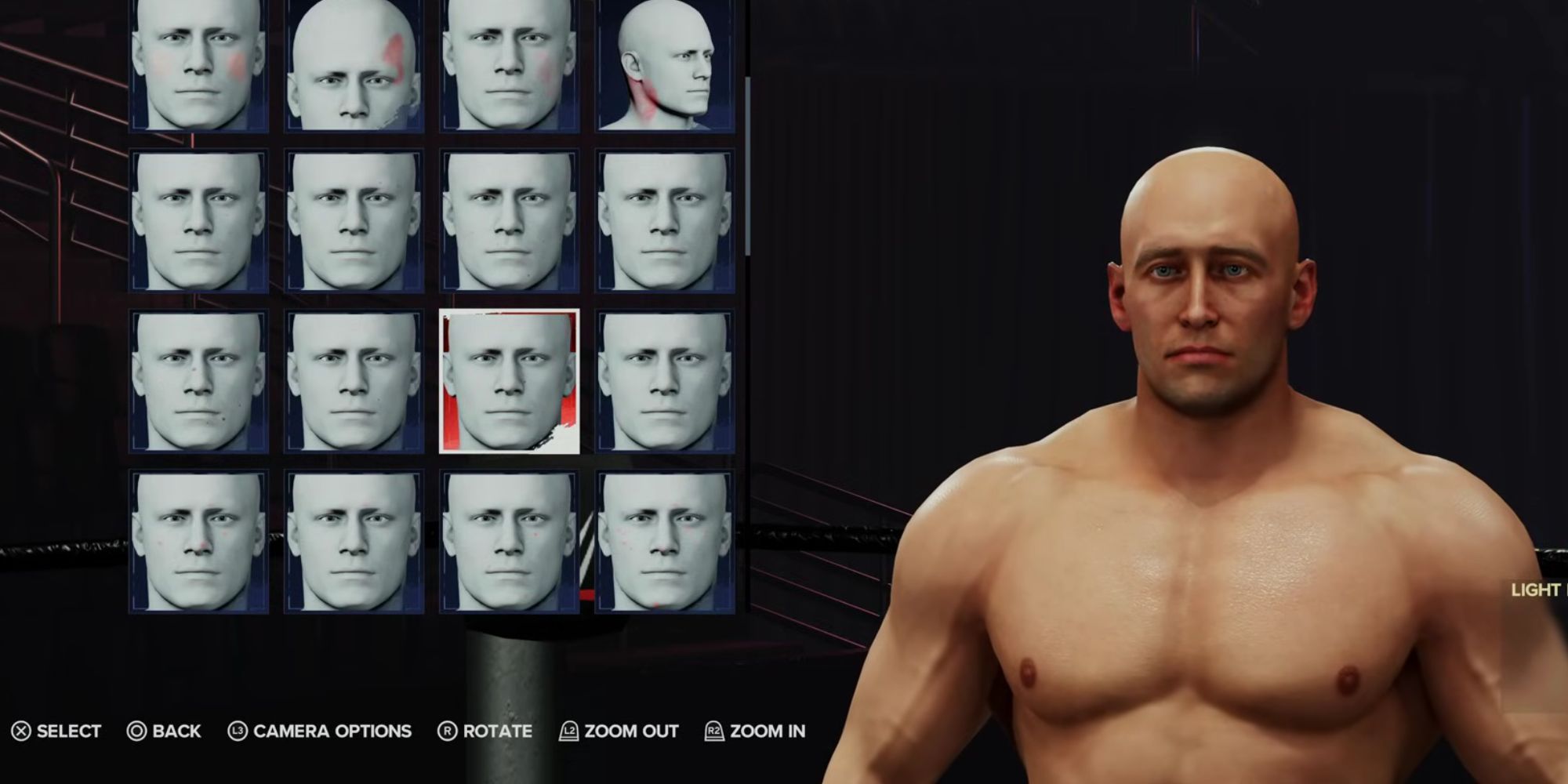Image resolution: width=1568 pixels, height=784 pixels.
Task: Click the L2 trigger Zoom Out icon
Action: click(x=568, y=731)
